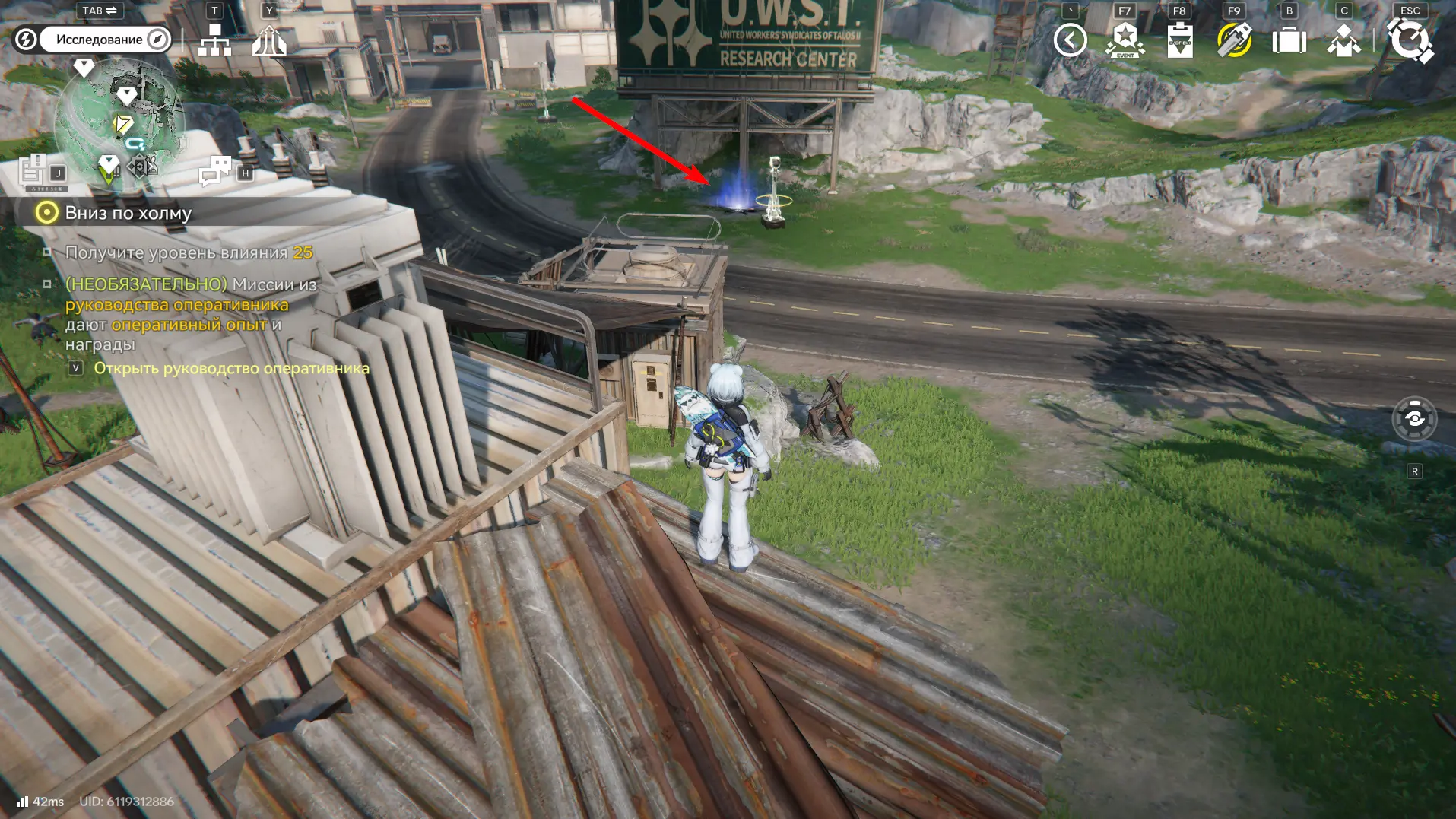Open the hierarchy tree diagram icon
The image size is (1456, 819).
pyautogui.click(x=214, y=40)
